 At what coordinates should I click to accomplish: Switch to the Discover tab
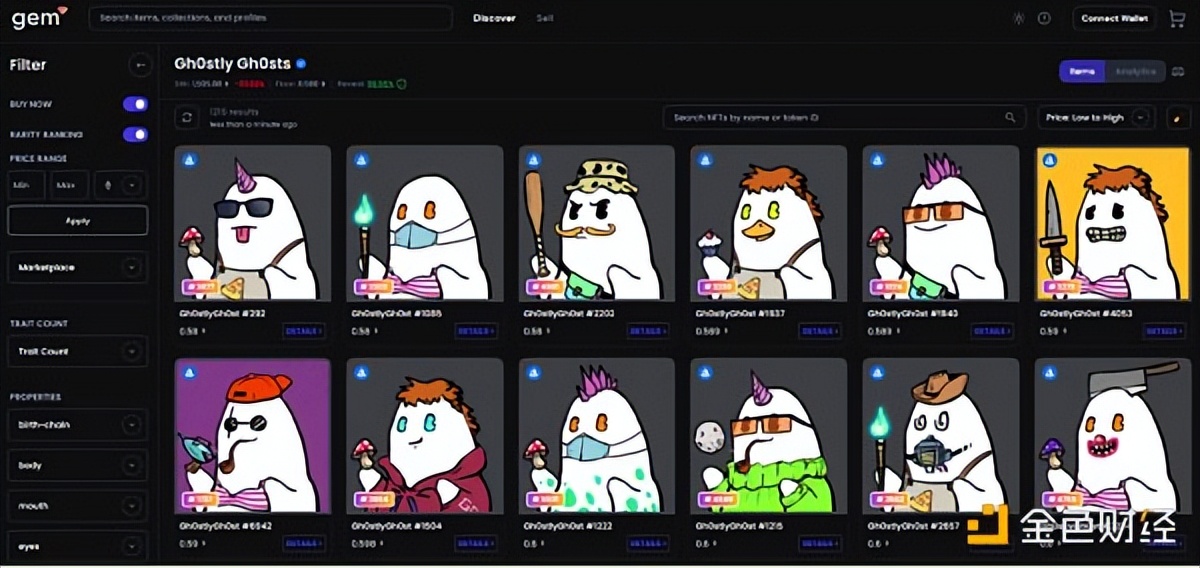pos(494,18)
